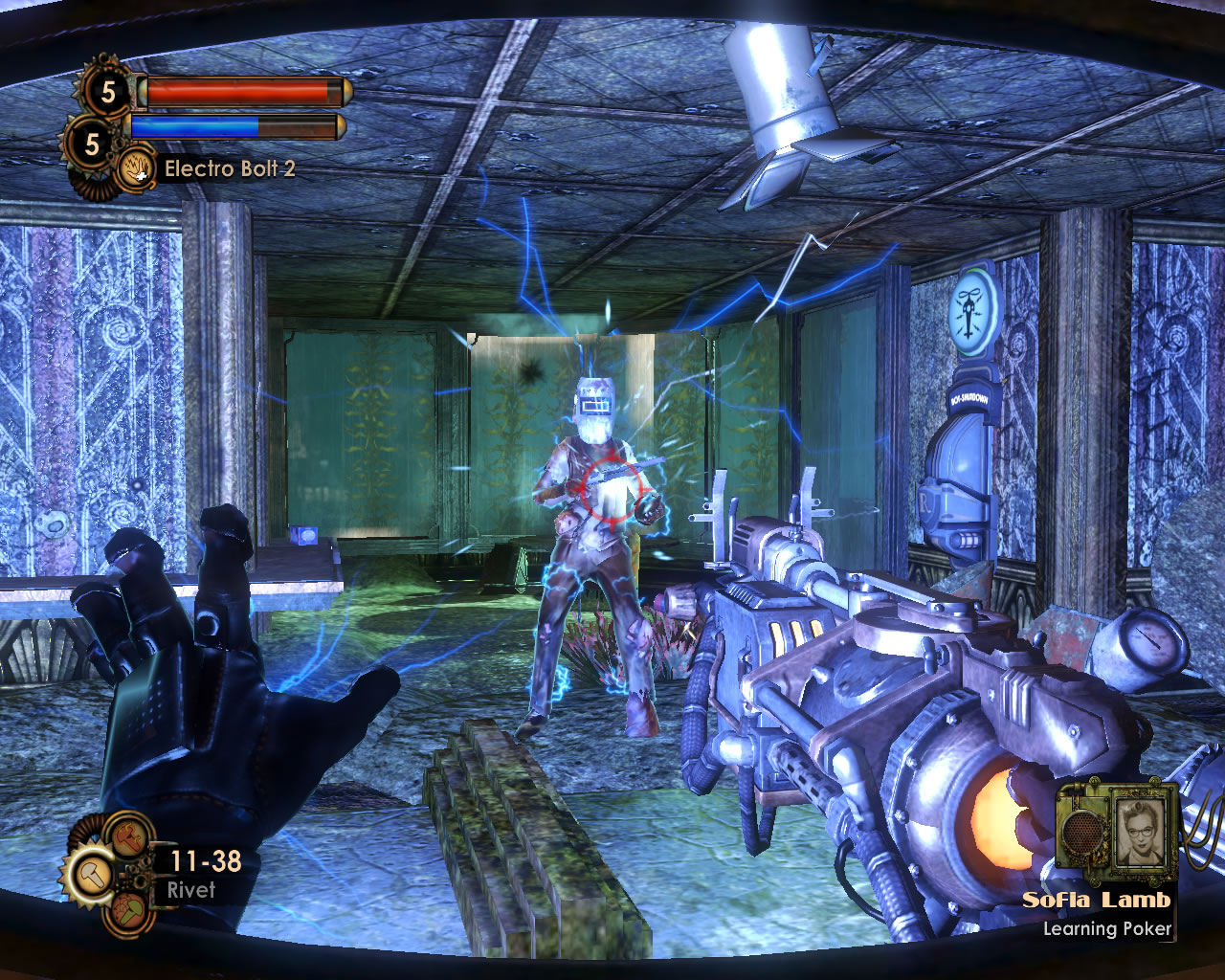Switch to the flaming heavy rivet ammo
The image size is (1225, 980).
coord(126,835)
